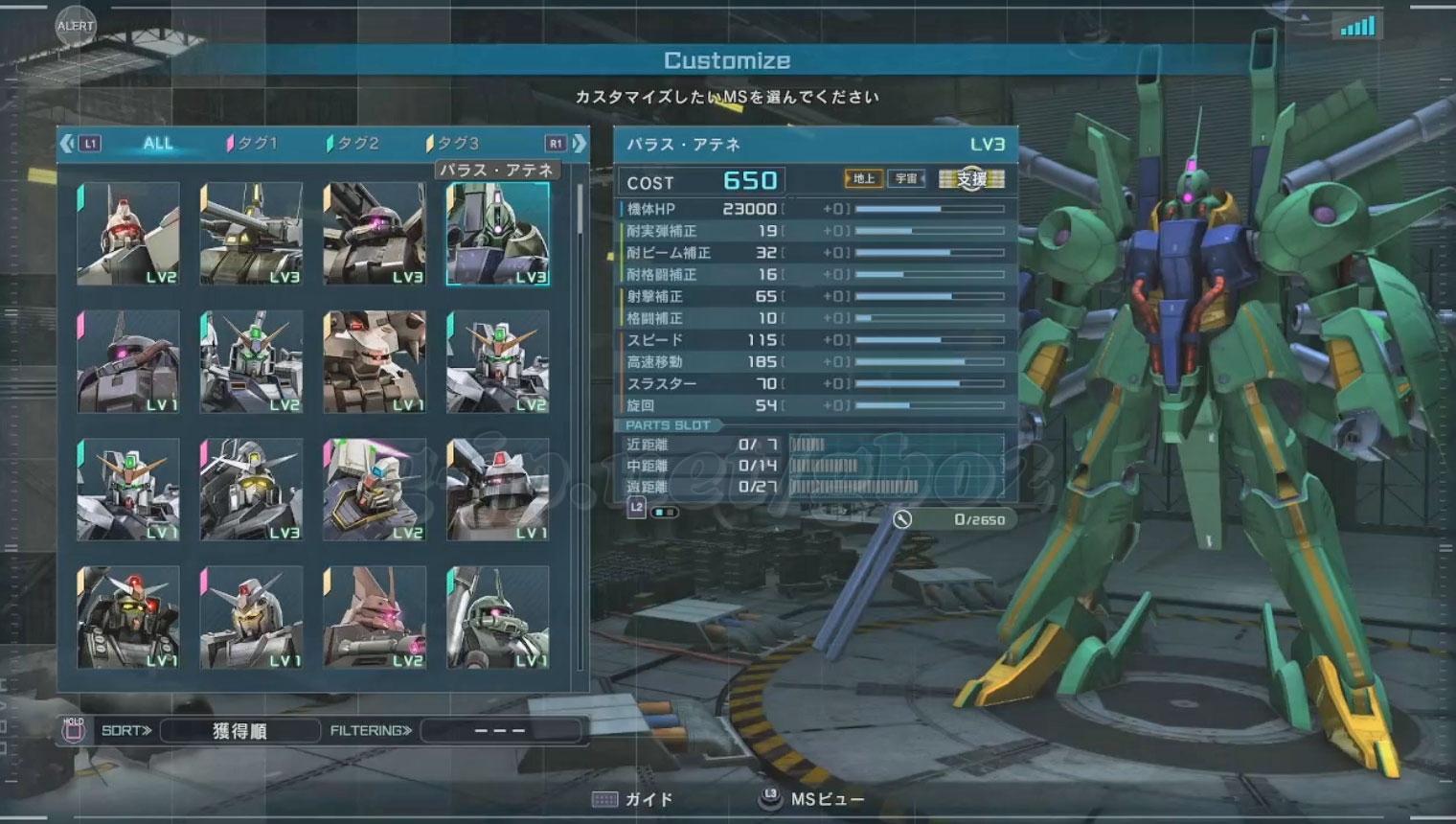Go to next tag page with right arrow

tap(580, 144)
